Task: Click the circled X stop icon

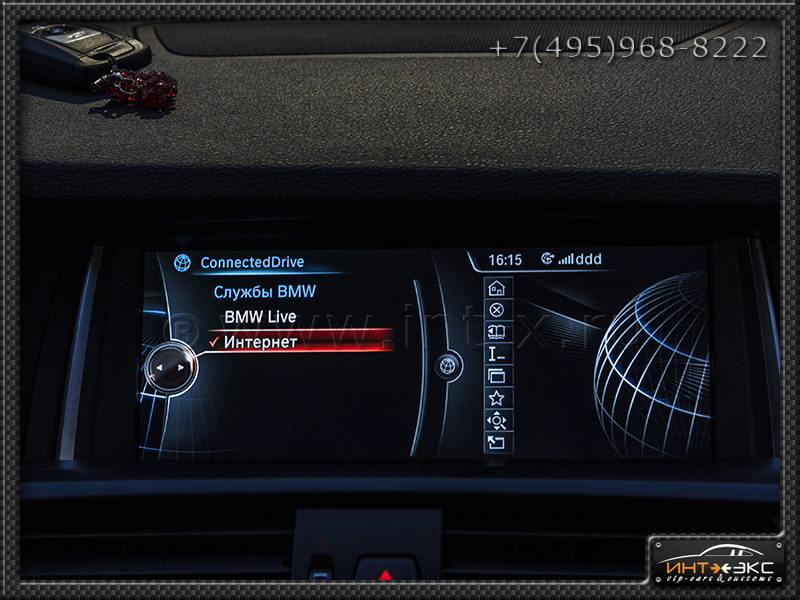Action: click(496, 310)
